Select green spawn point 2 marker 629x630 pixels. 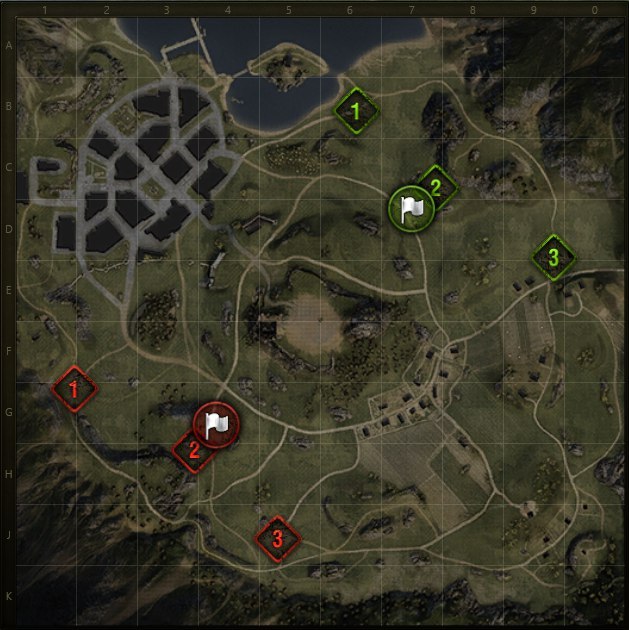pyautogui.click(x=437, y=183)
